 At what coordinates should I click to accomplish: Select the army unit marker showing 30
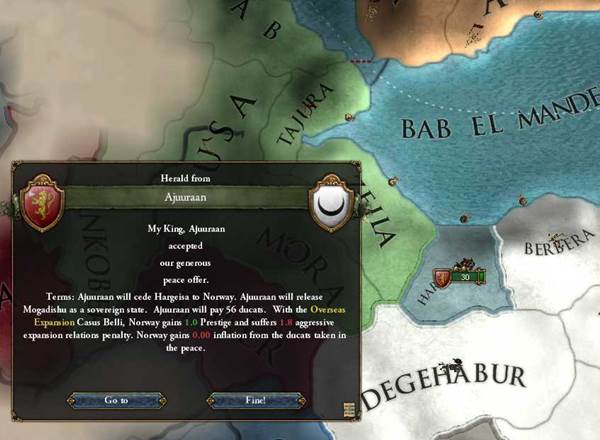point(456,277)
